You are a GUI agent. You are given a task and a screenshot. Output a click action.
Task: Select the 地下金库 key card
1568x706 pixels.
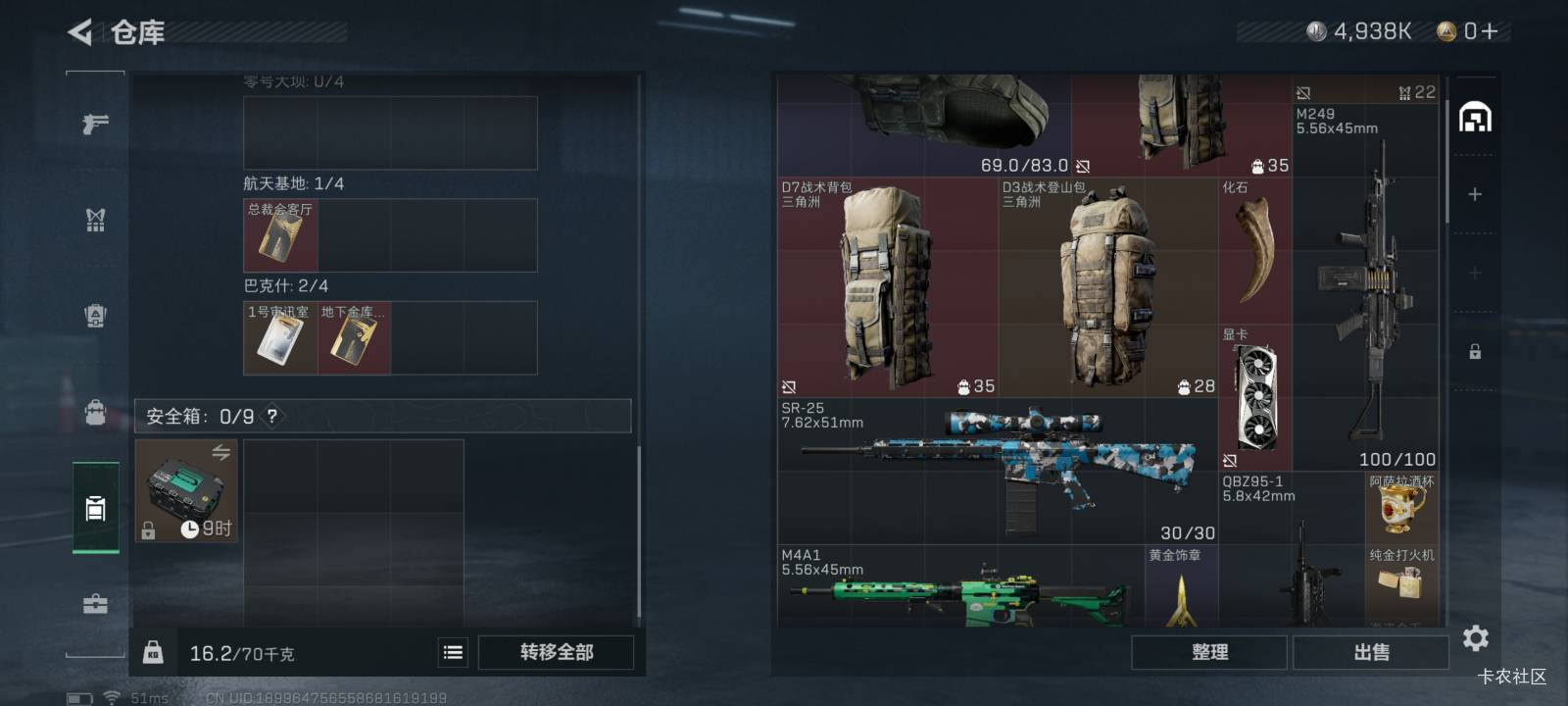point(354,338)
